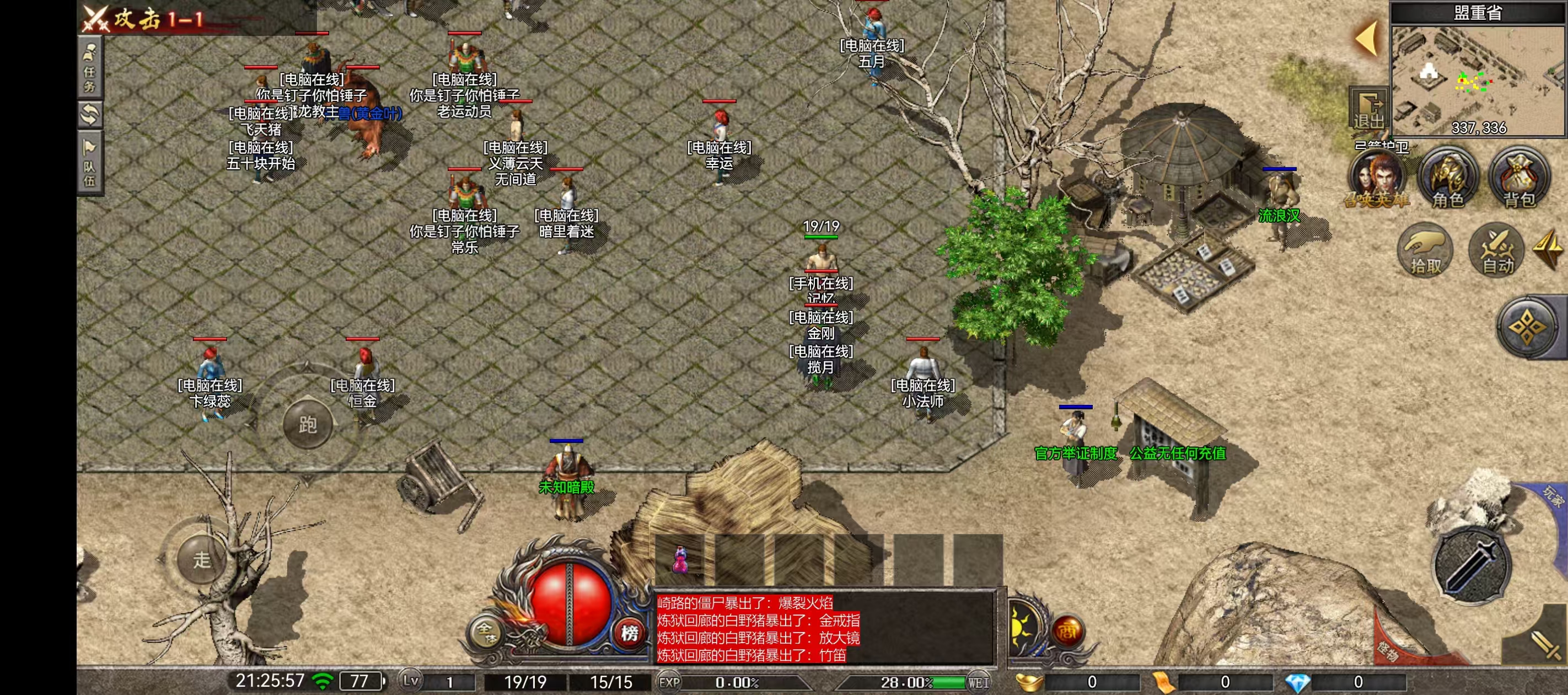Open the 队伍 team tab
This screenshot has width=1568, height=695.
click(x=89, y=163)
